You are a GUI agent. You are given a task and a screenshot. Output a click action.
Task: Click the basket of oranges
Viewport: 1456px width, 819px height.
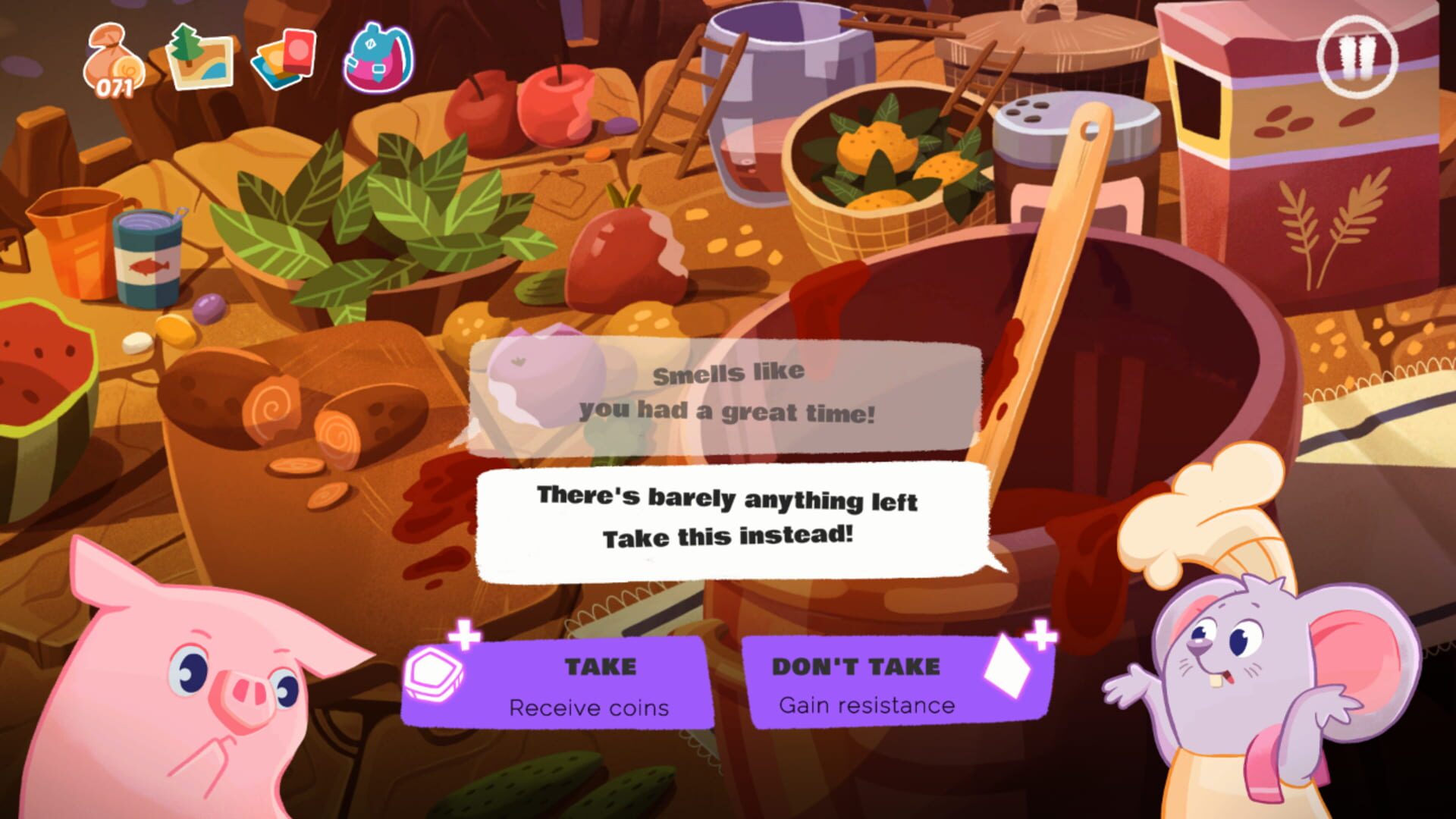[883, 159]
